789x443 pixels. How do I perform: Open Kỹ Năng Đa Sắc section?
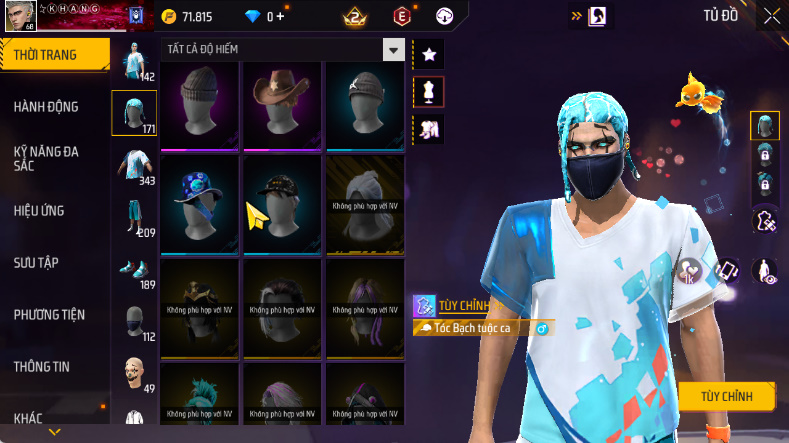tap(46, 159)
